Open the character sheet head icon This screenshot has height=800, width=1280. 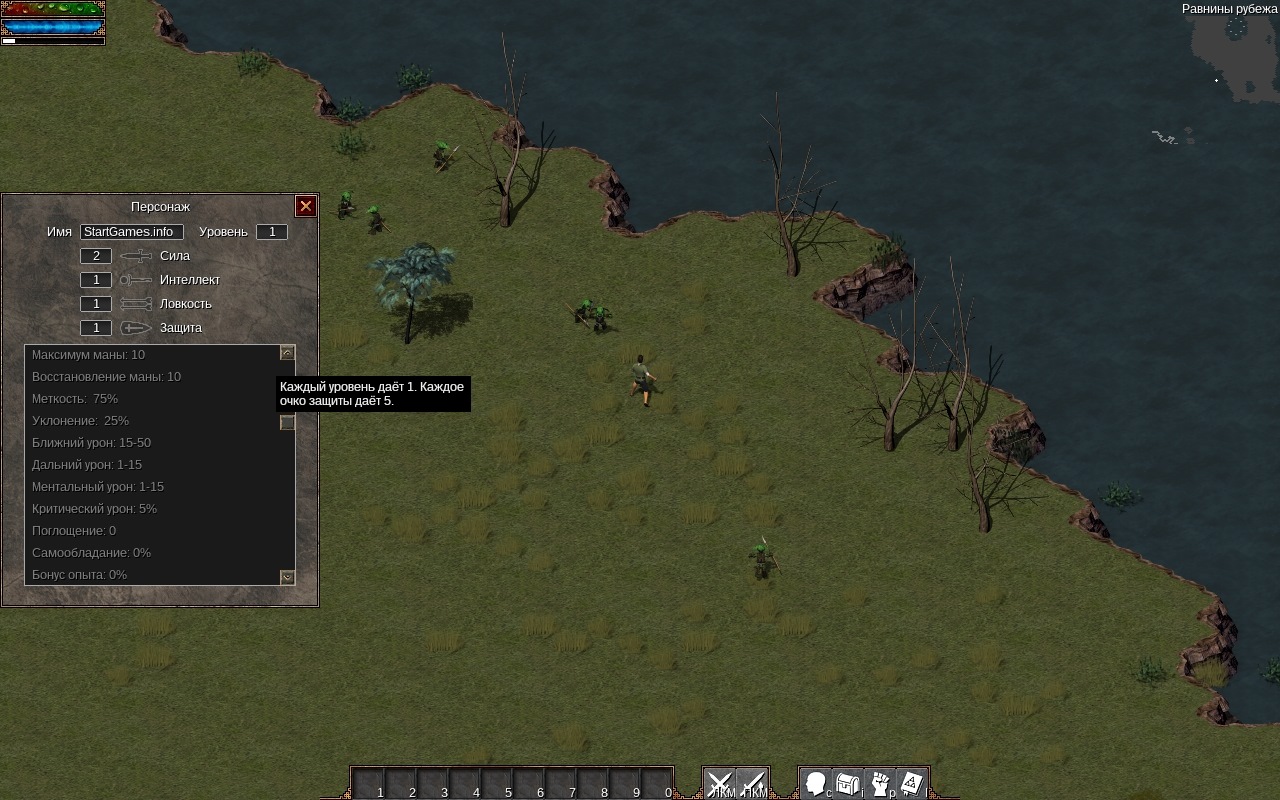[x=816, y=783]
